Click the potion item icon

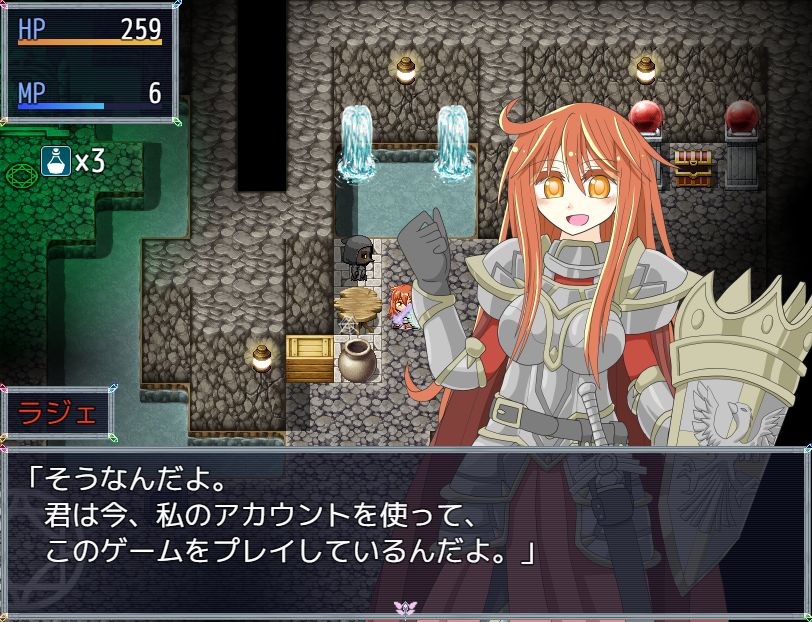coord(55,160)
